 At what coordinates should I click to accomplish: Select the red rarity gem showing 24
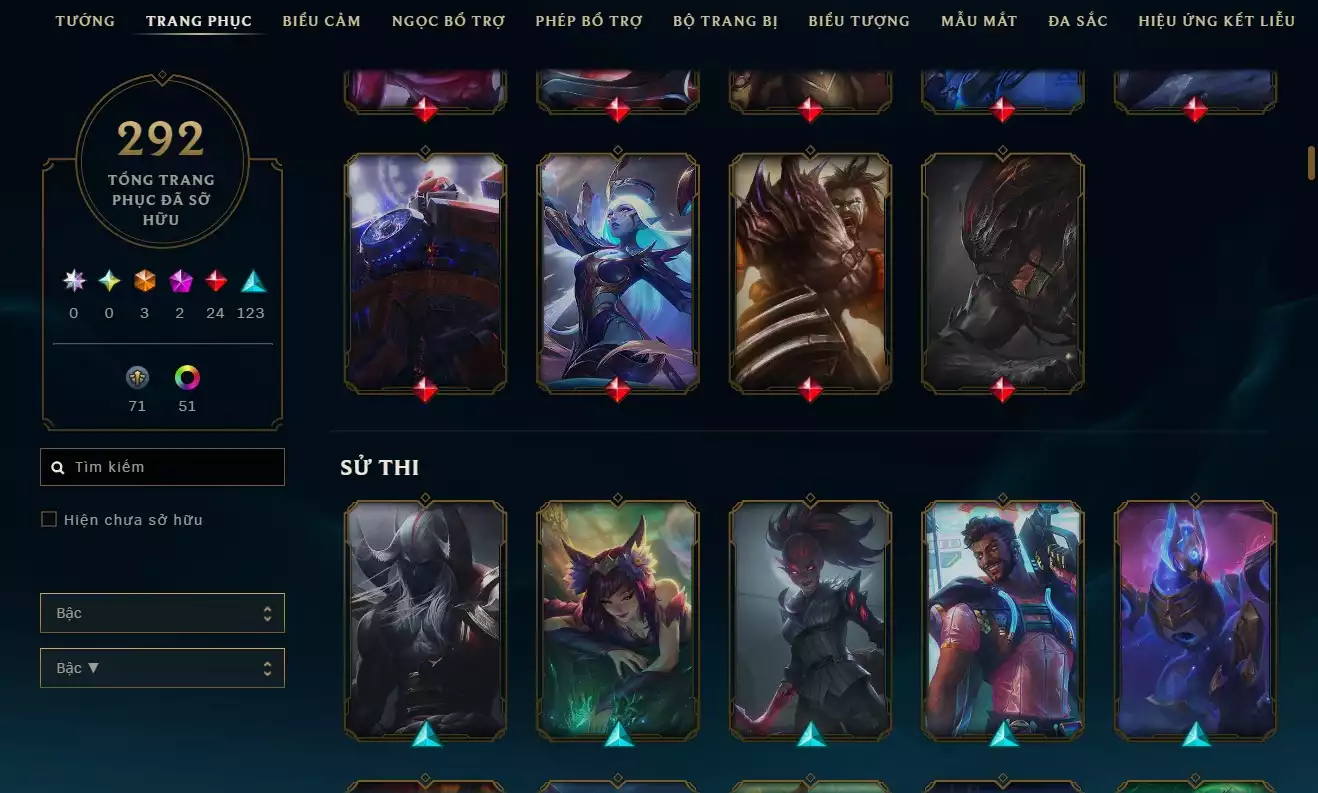pyautogui.click(x=215, y=281)
